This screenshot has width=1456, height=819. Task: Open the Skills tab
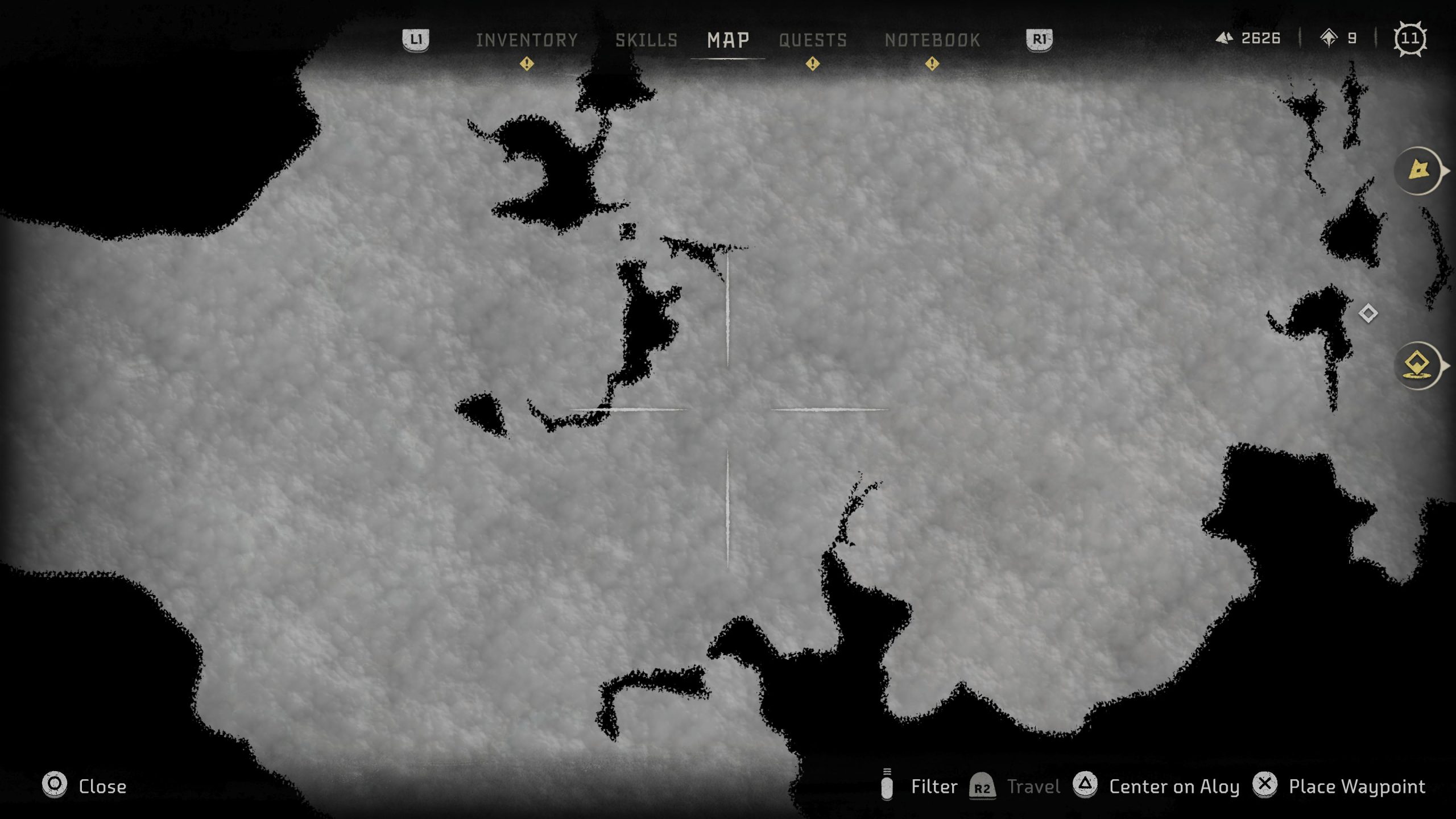click(x=646, y=40)
